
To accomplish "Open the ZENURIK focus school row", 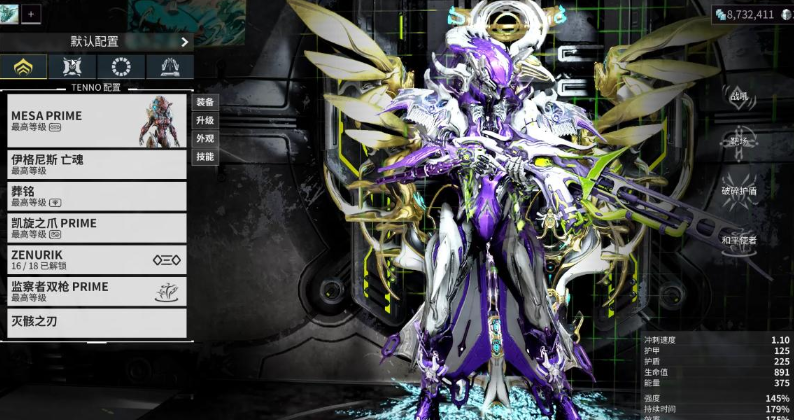I will coord(97,259).
